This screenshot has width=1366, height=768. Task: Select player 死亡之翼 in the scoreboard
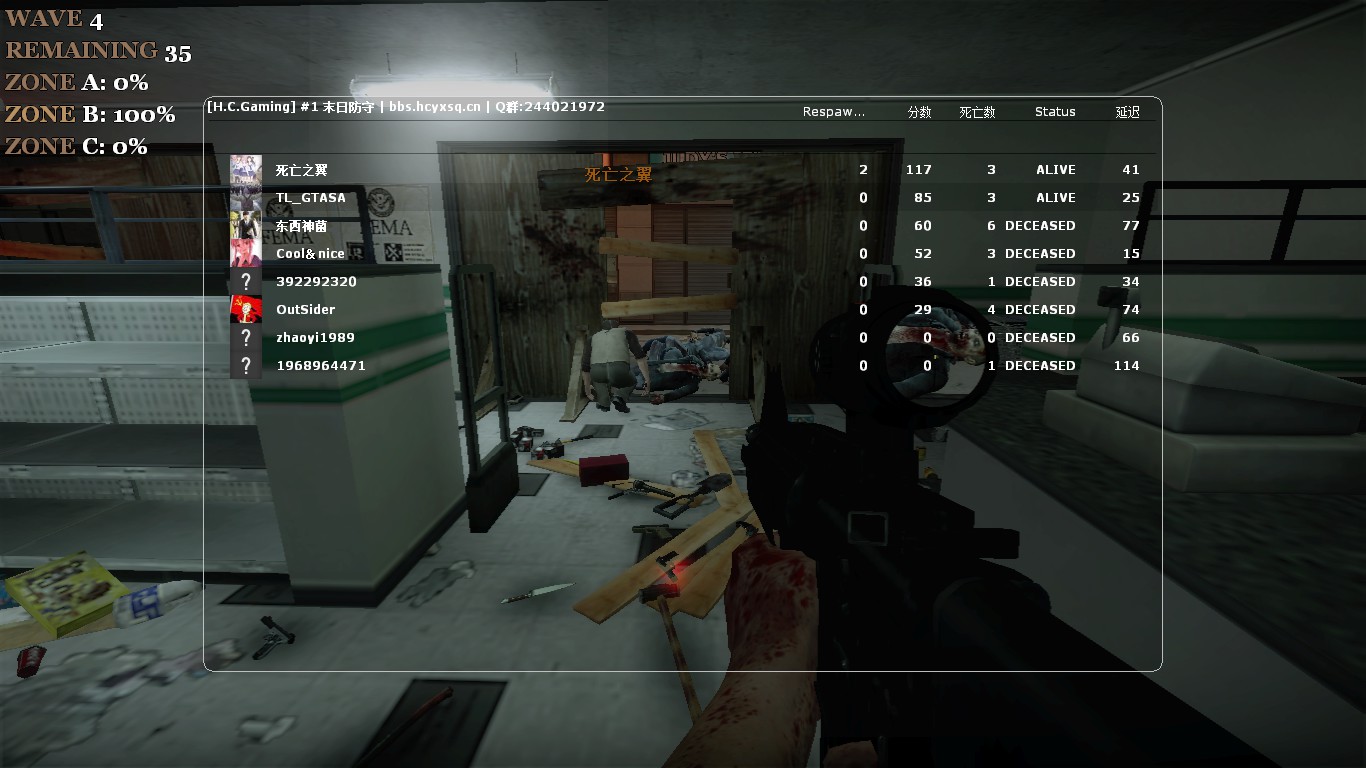pos(302,170)
